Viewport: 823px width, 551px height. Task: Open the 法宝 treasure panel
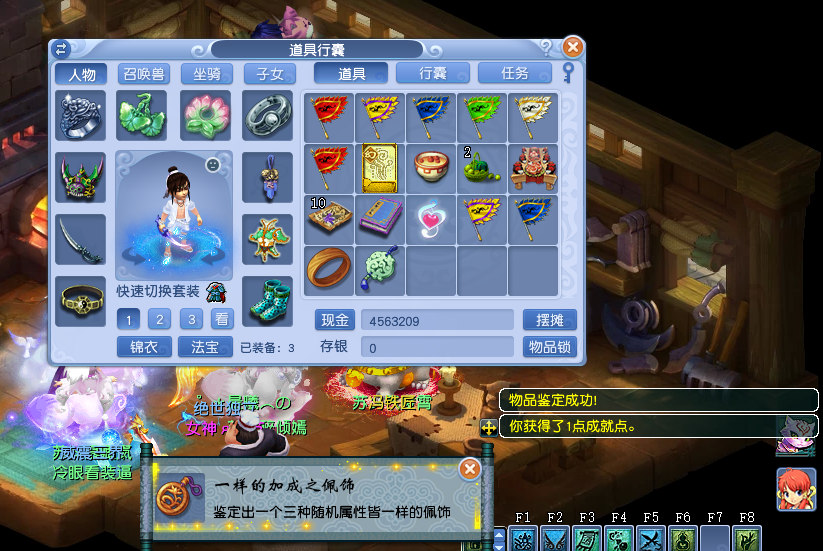tap(205, 347)
